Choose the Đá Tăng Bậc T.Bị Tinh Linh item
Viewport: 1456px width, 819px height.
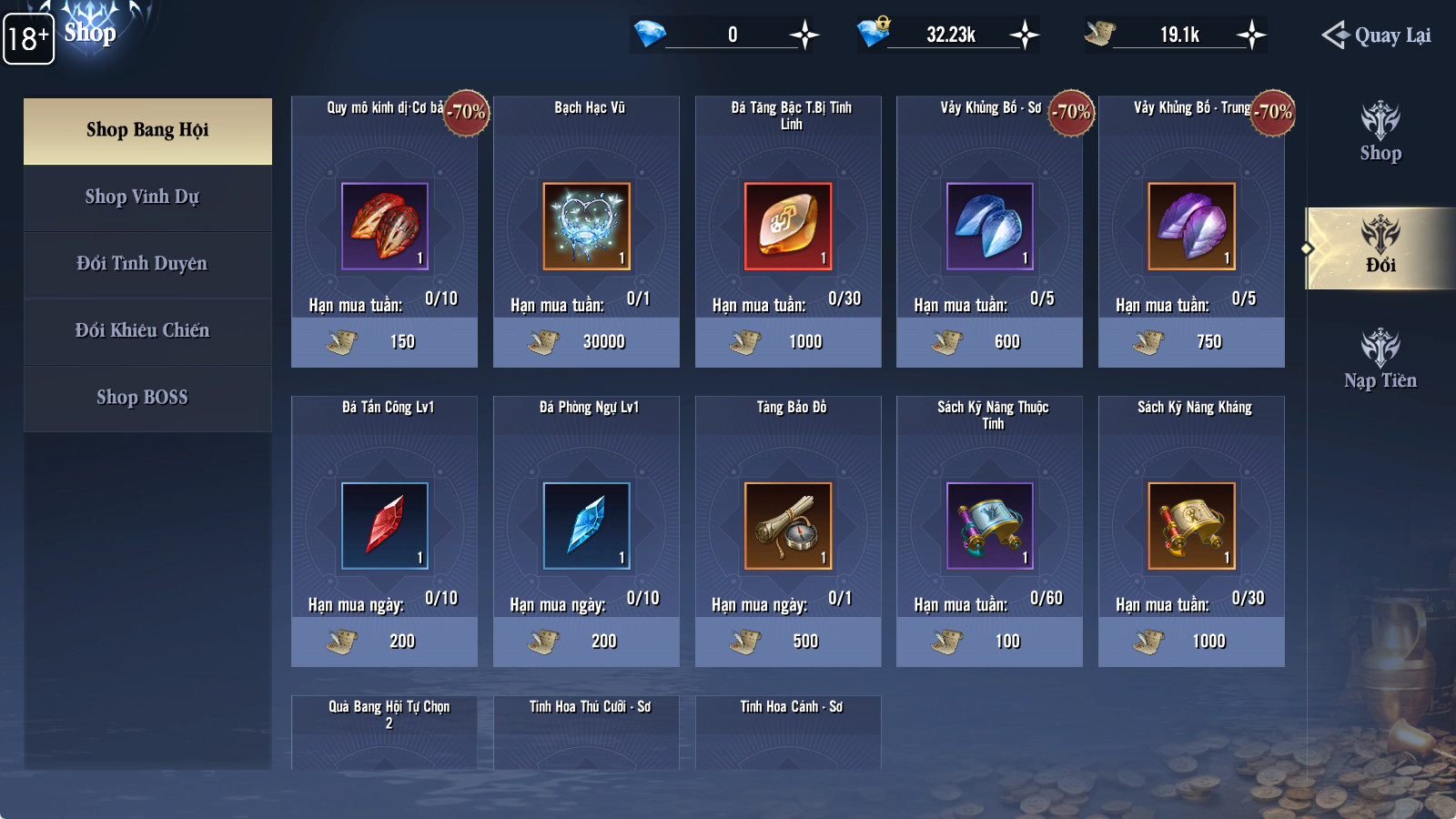click(x=788, y=227)
